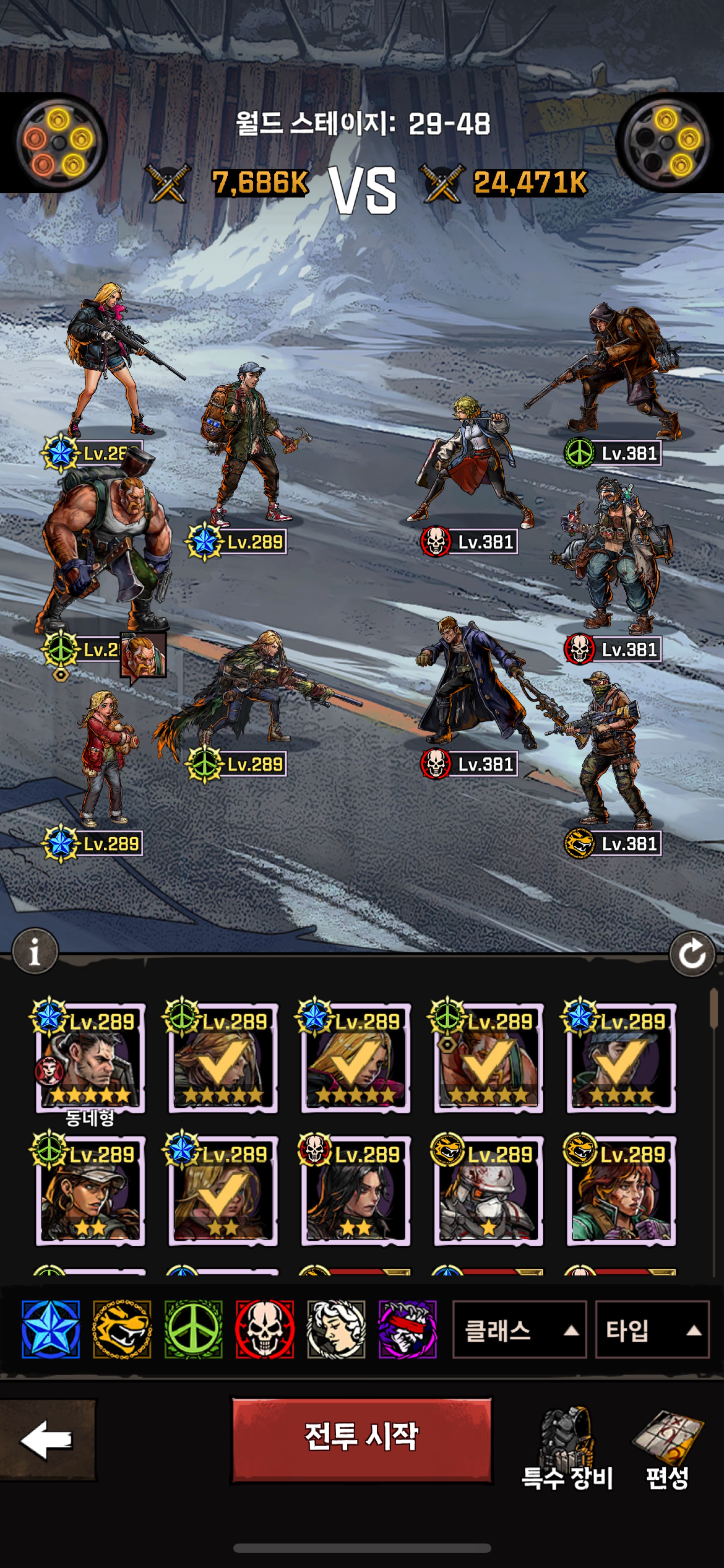Filter heroes by red skull faction
724x1568 pixels.
(265, 1330)
